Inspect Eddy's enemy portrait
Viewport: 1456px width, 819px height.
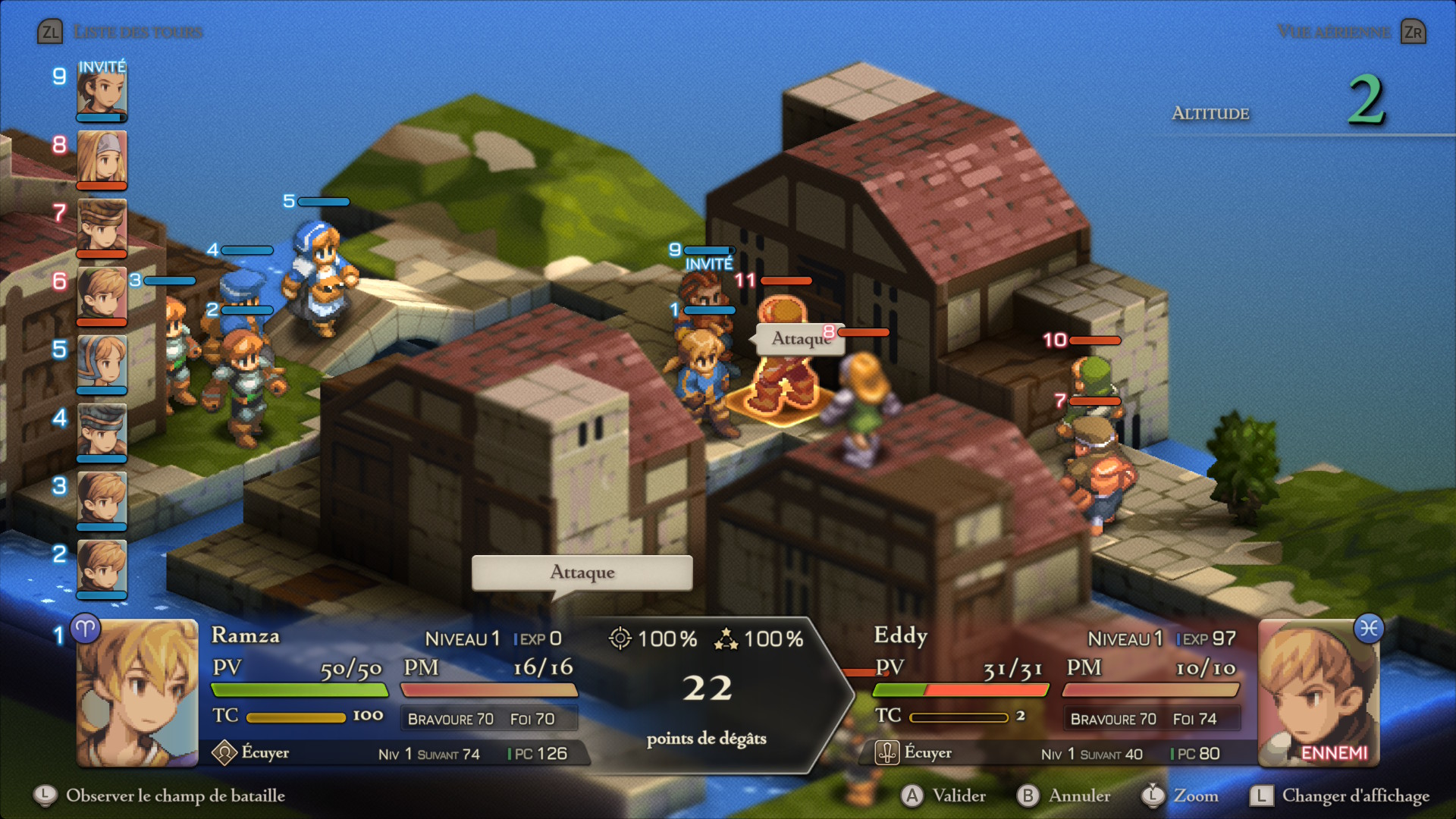(1319, 692)
